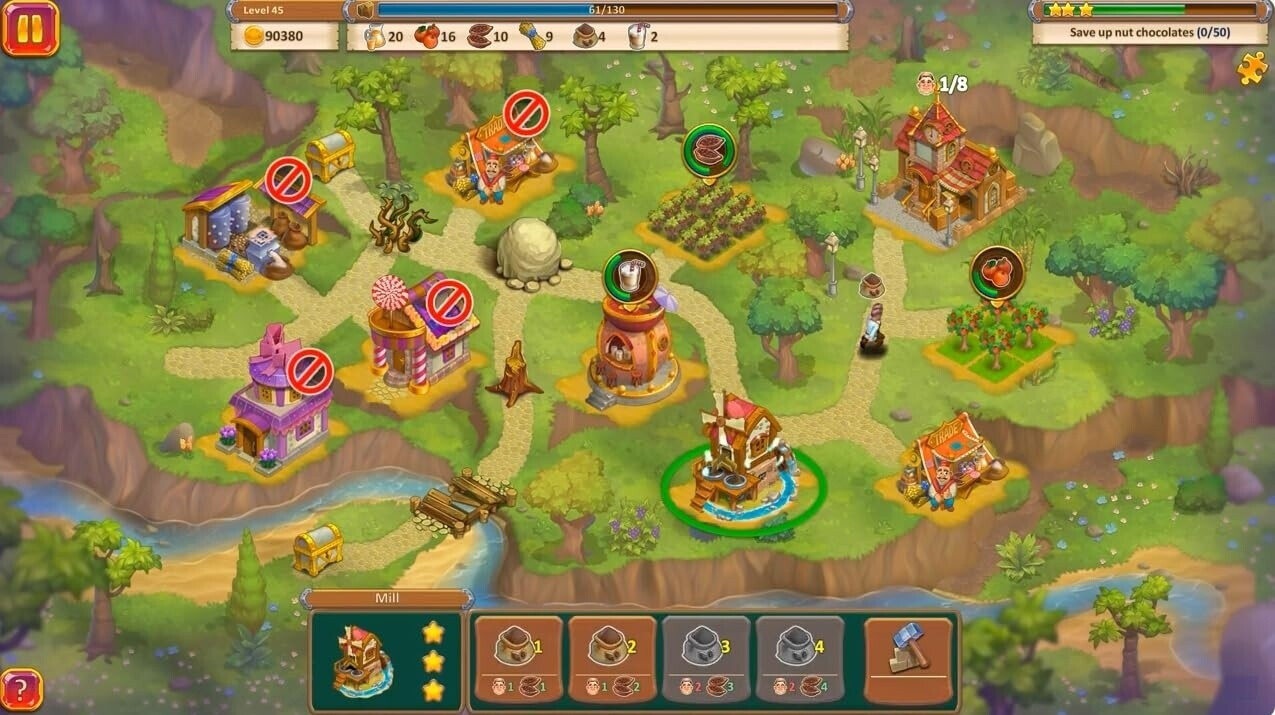This screenshot has width=1275, height=715.
Task: Produce 2 cocoa powder sacks at the Mill
Action: coord(611,658)
